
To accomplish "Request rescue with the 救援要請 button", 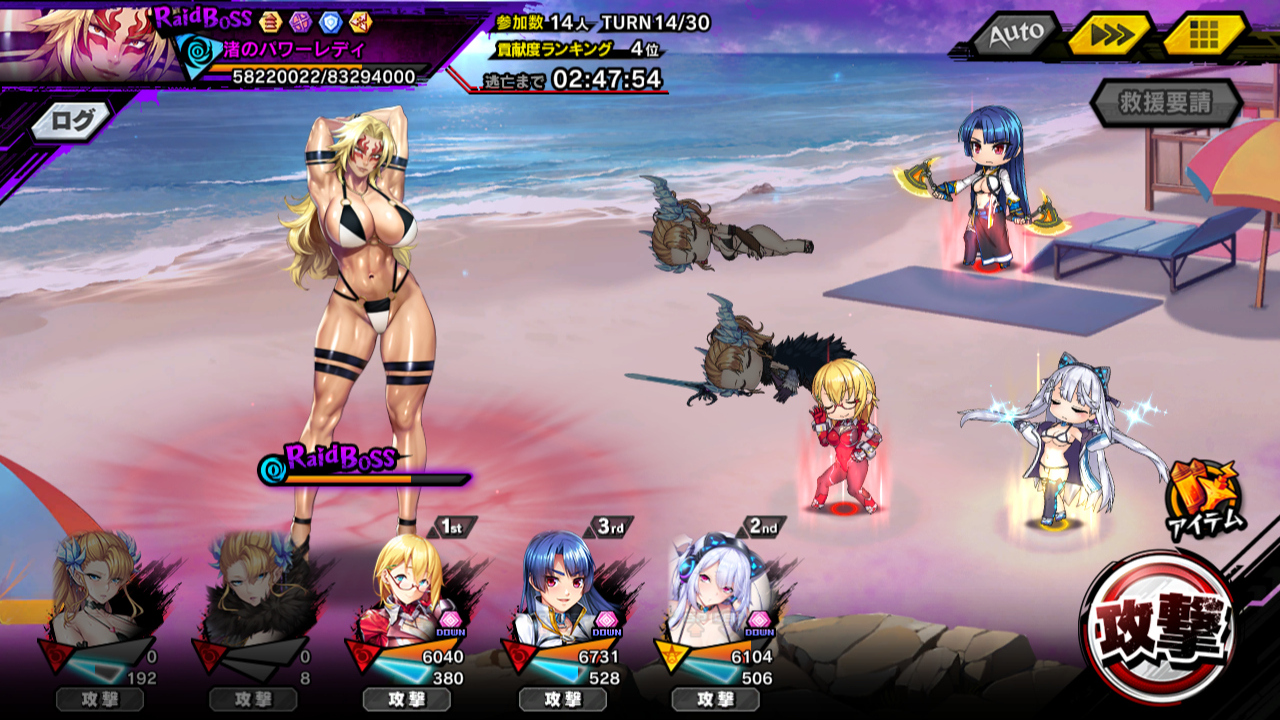I will pos(1166,103).
